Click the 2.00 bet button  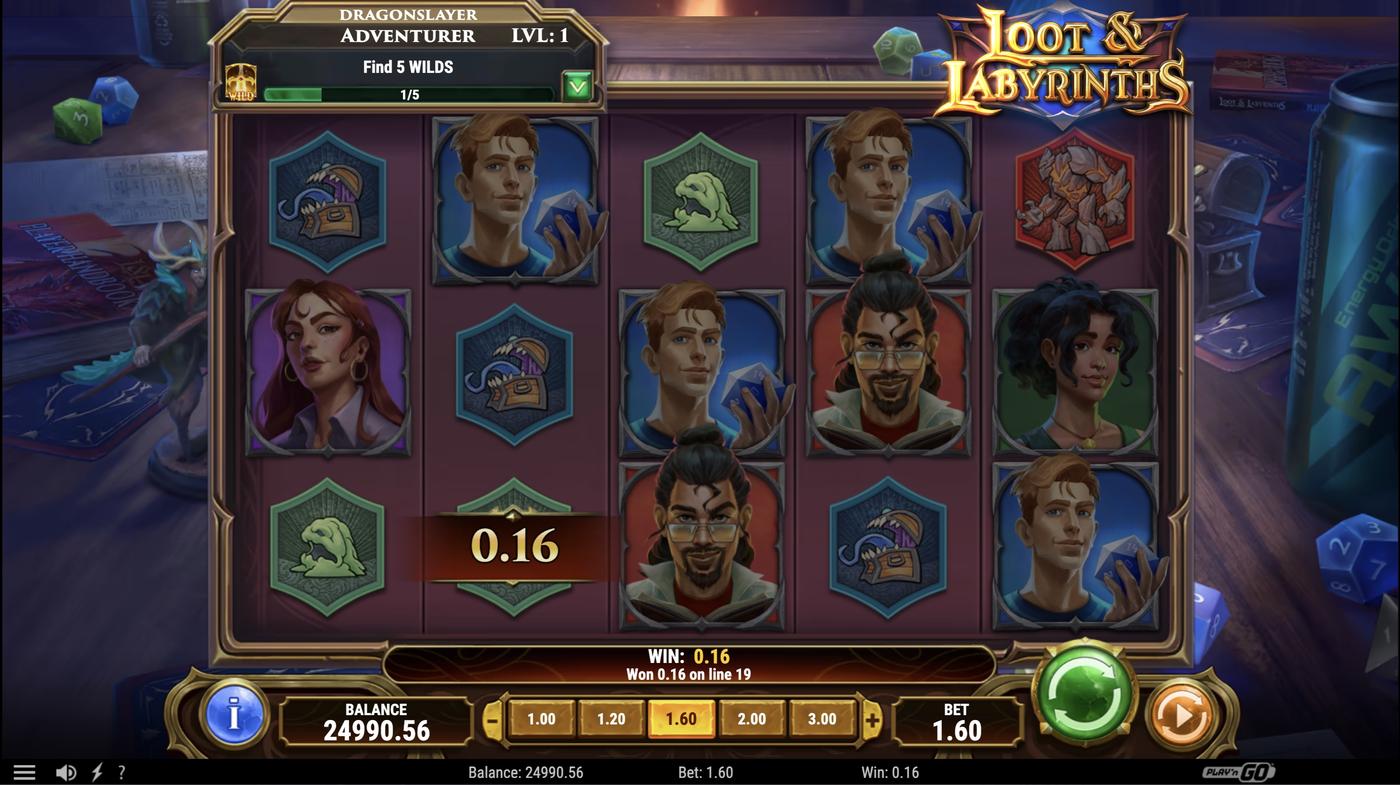(x=752, y=717)
